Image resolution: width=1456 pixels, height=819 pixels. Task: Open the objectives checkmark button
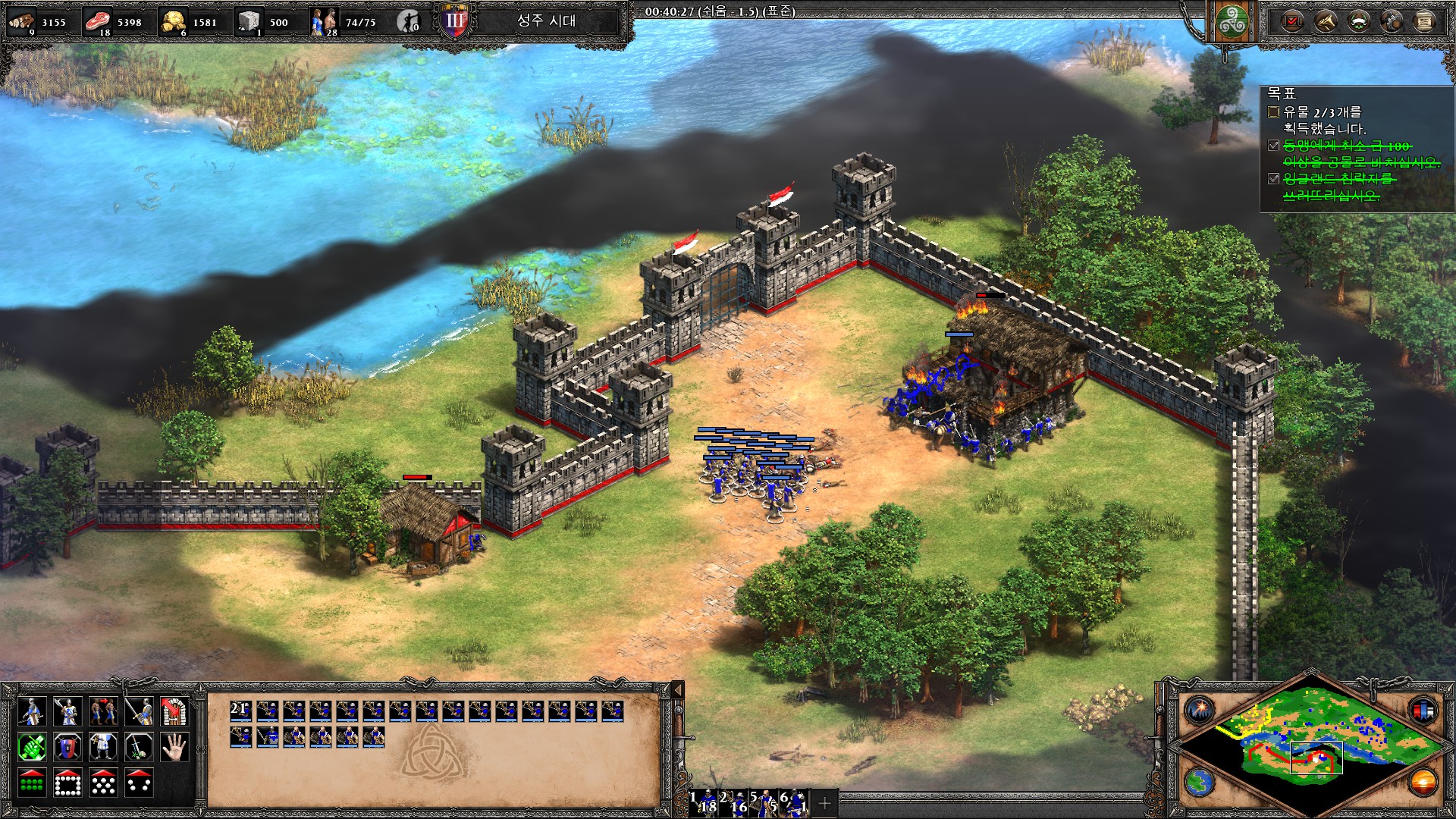tap(1291, 21)
